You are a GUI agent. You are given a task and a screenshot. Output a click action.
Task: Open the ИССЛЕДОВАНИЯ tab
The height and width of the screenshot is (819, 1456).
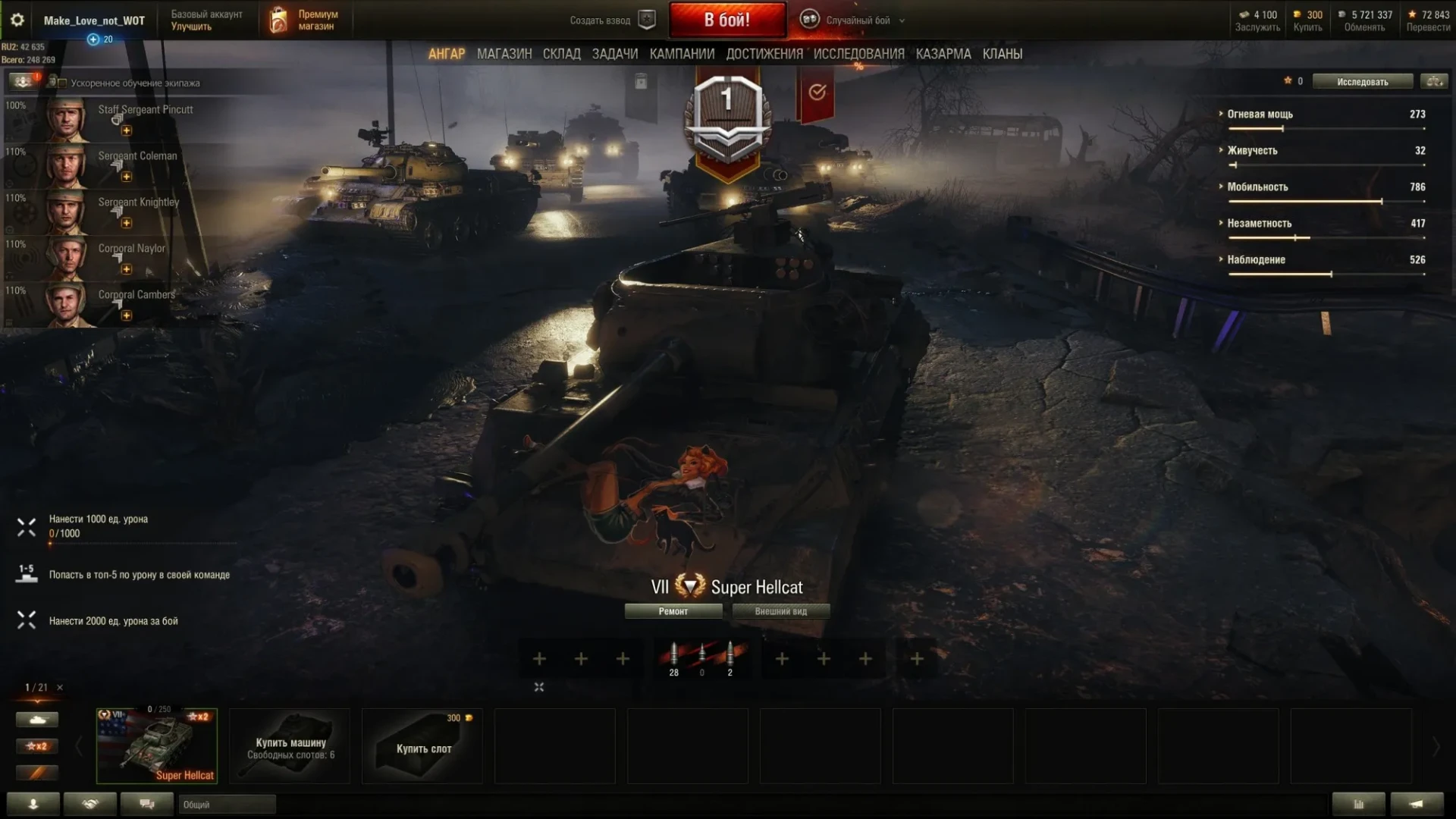tap(858, 54)
